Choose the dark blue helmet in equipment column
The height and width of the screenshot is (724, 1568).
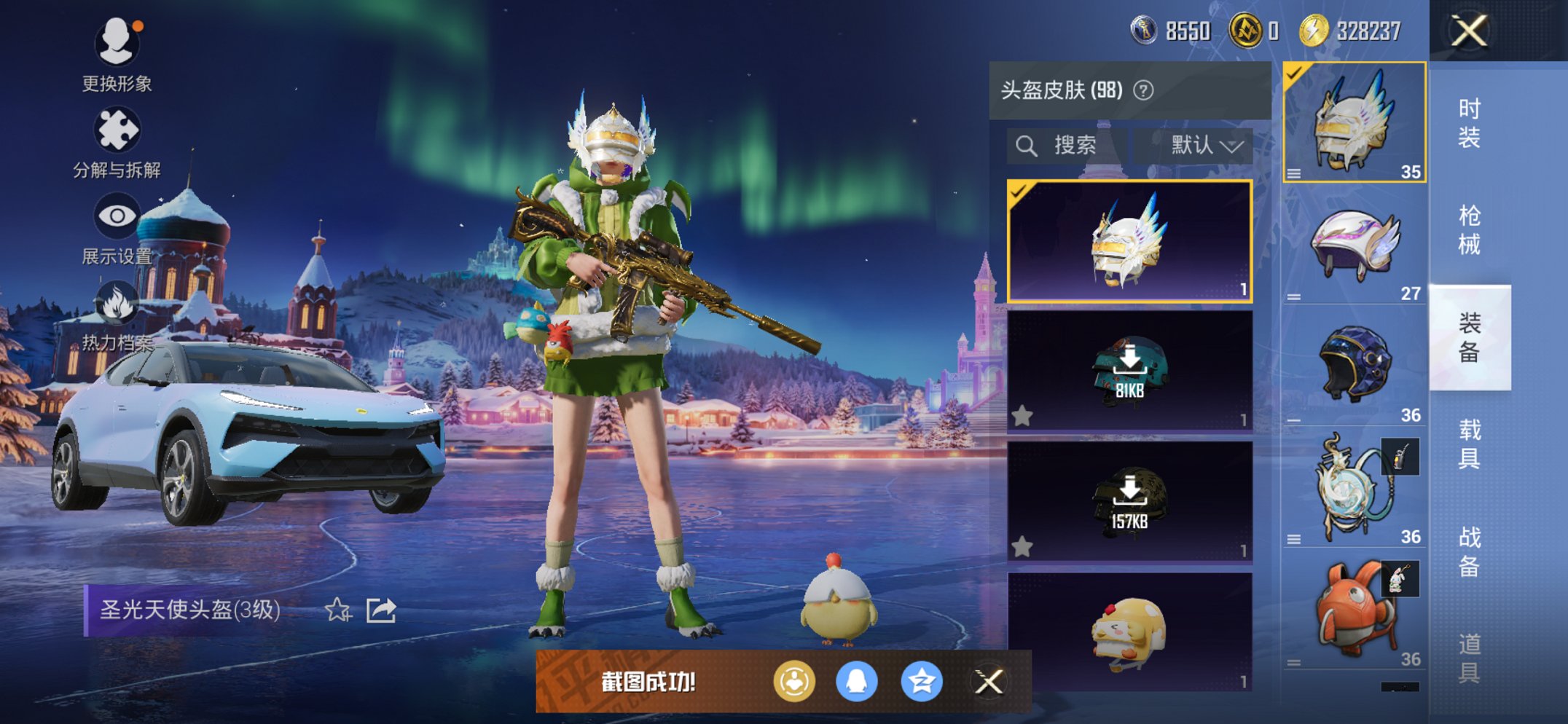[1354, 364]
